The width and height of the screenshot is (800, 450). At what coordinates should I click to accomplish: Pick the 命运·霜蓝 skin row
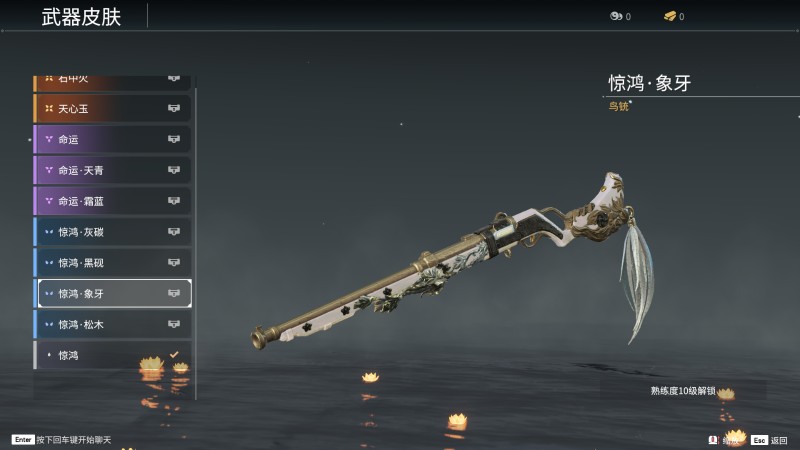tap(112, 201)
